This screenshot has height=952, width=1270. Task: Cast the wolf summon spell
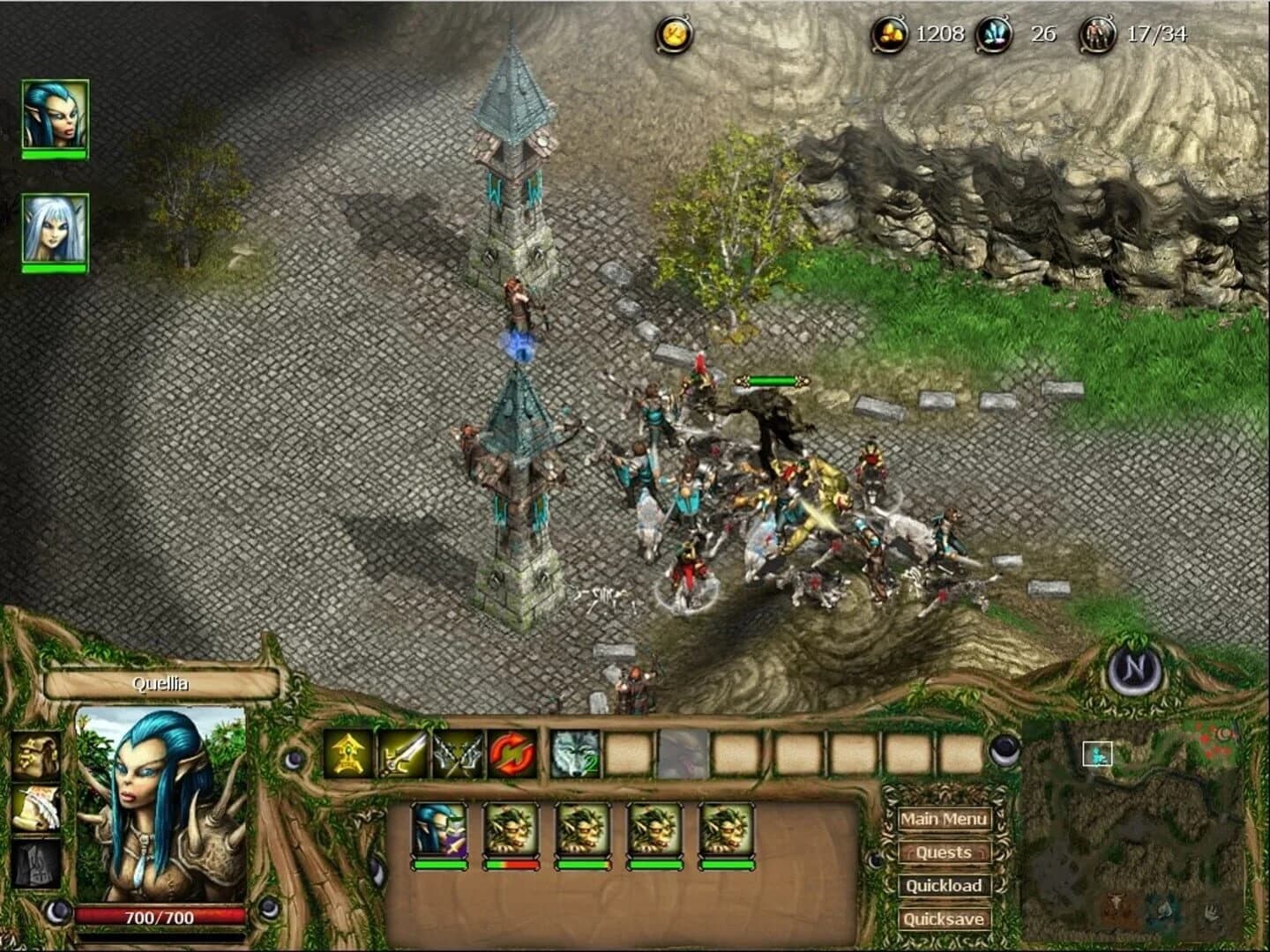click(573, 754)
